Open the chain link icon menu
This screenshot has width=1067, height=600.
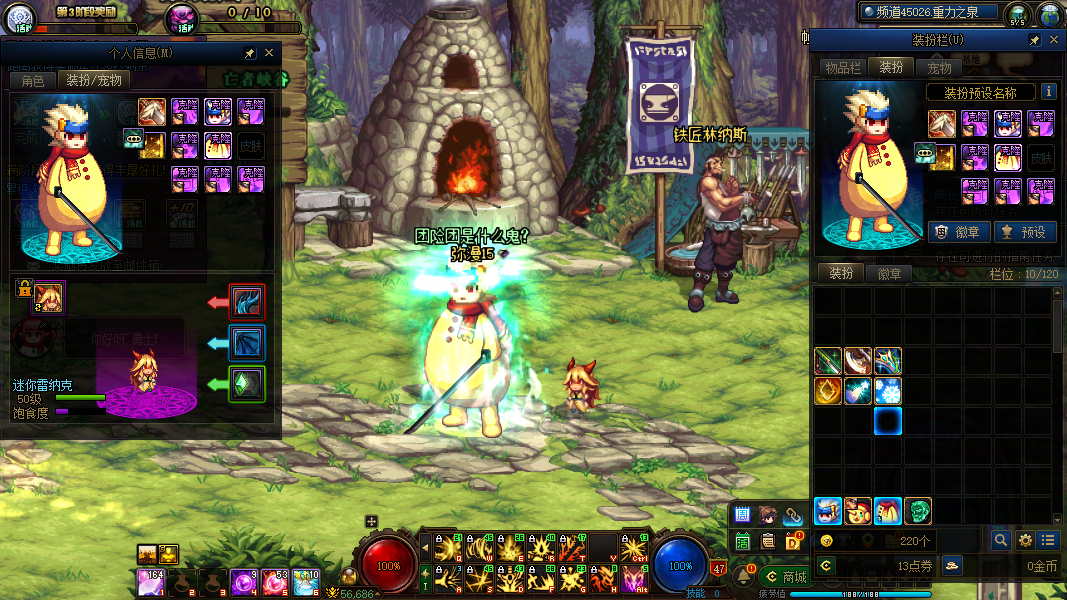pyautogui.click(x=793, y=515)
